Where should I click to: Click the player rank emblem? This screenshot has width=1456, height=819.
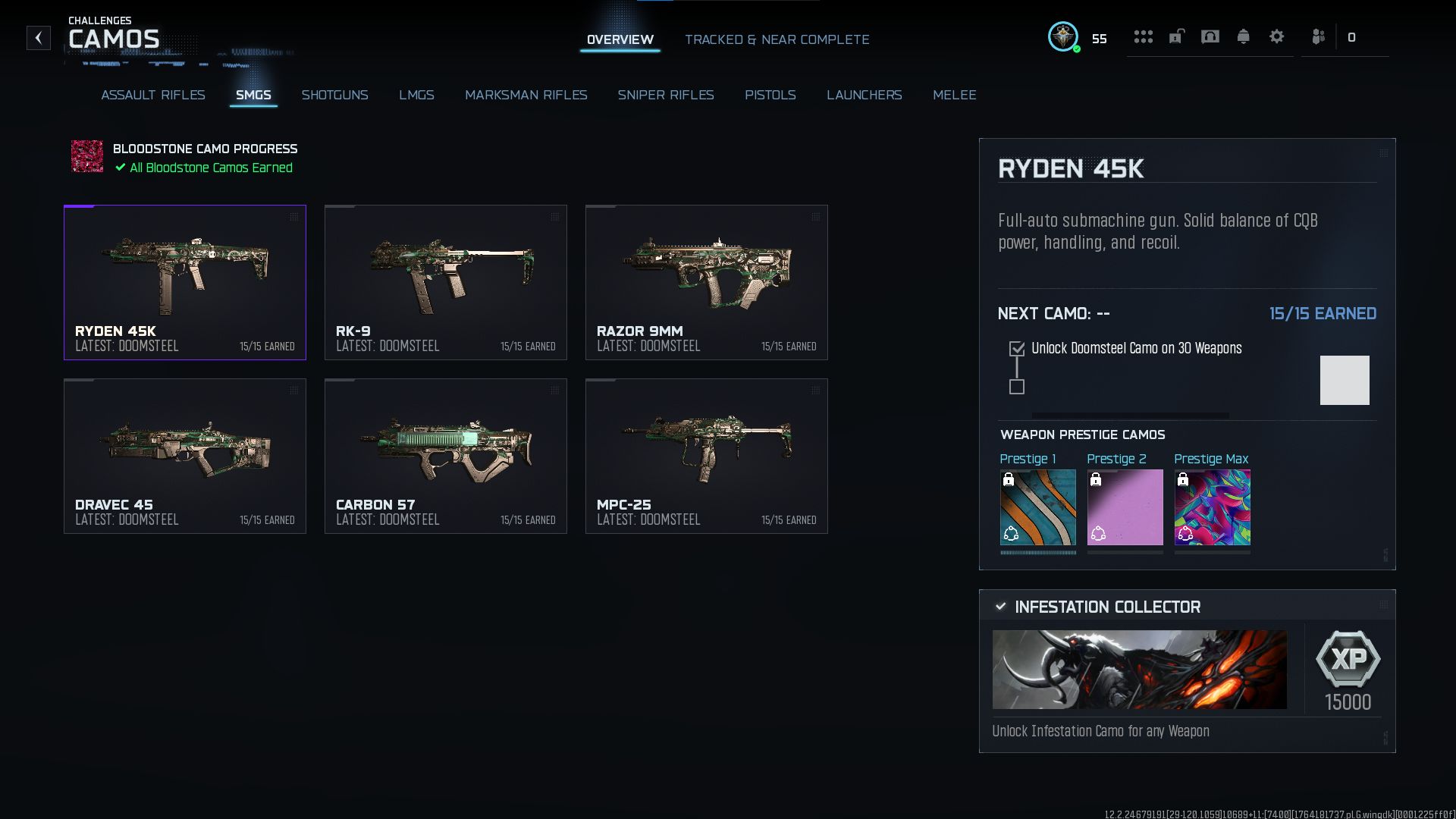[1063, 36]
